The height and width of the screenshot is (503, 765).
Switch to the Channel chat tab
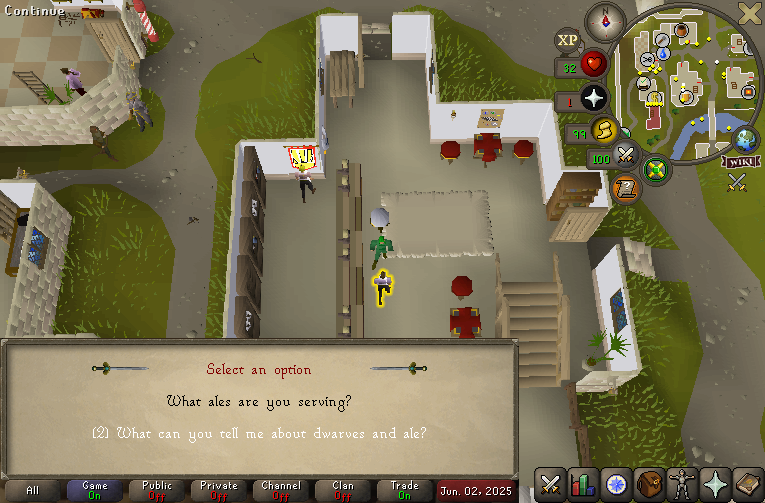click(x=281, y=490)
